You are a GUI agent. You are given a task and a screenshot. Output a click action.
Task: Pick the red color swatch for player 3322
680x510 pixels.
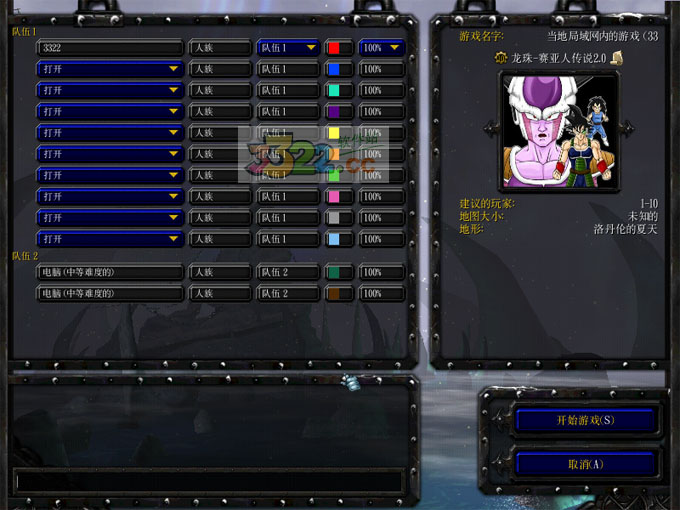[x=339, y=48]
